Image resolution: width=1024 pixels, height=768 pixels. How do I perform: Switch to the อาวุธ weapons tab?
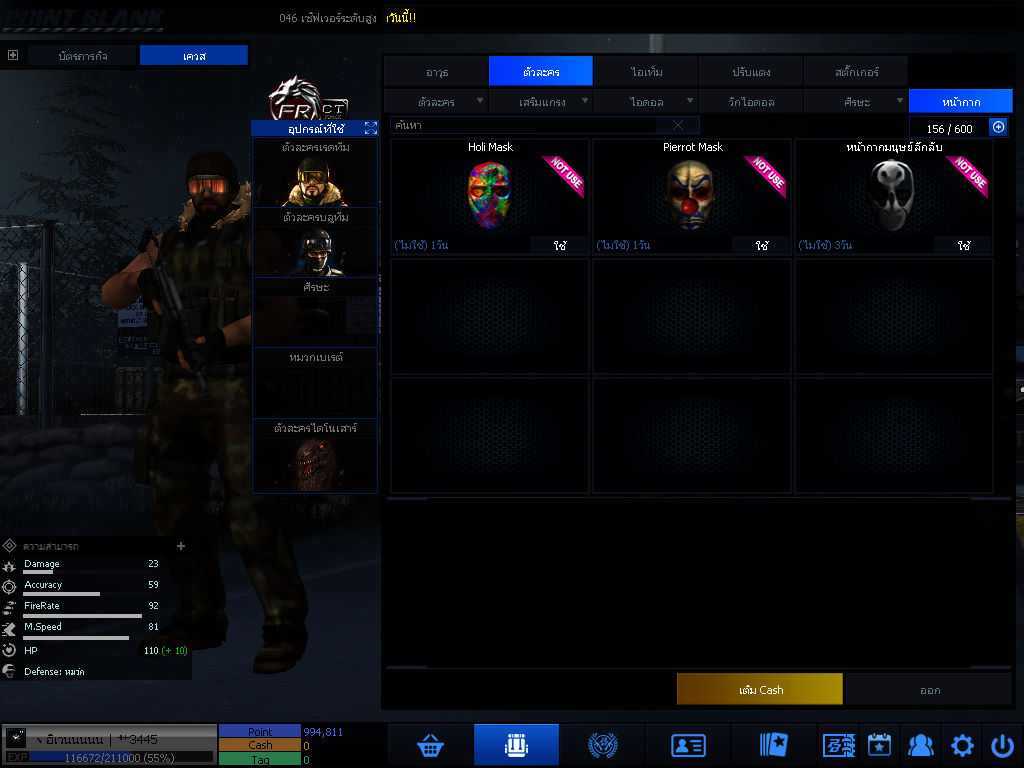coord(436,72)
